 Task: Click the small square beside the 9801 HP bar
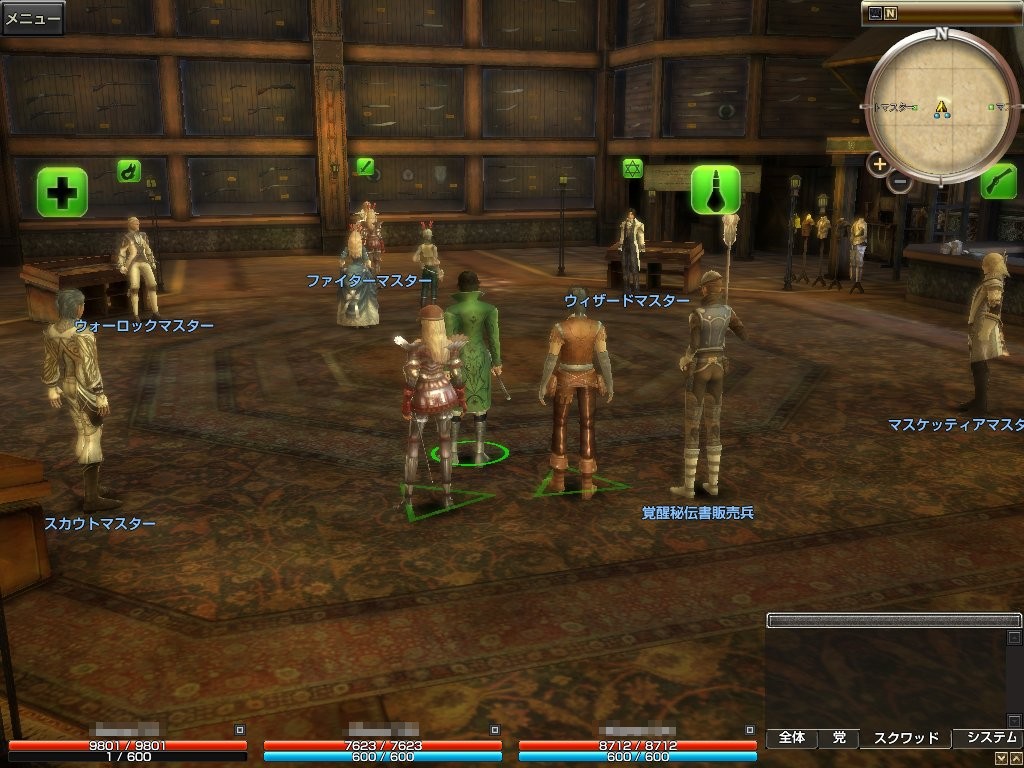point(239,730)
